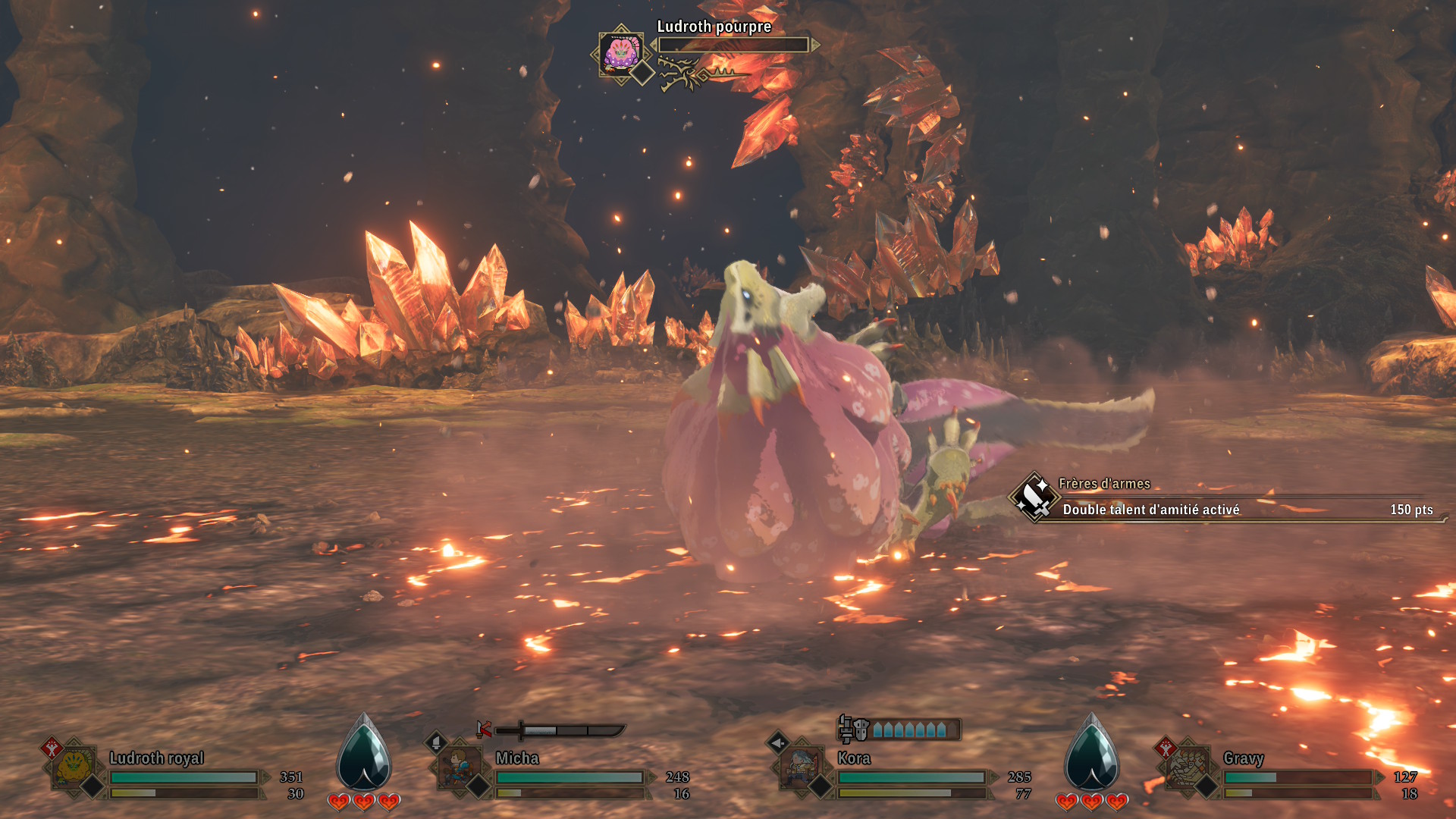Pick Gravy's monster portrait
This screenshot has width=1456, height=819.
[1188, 767]
